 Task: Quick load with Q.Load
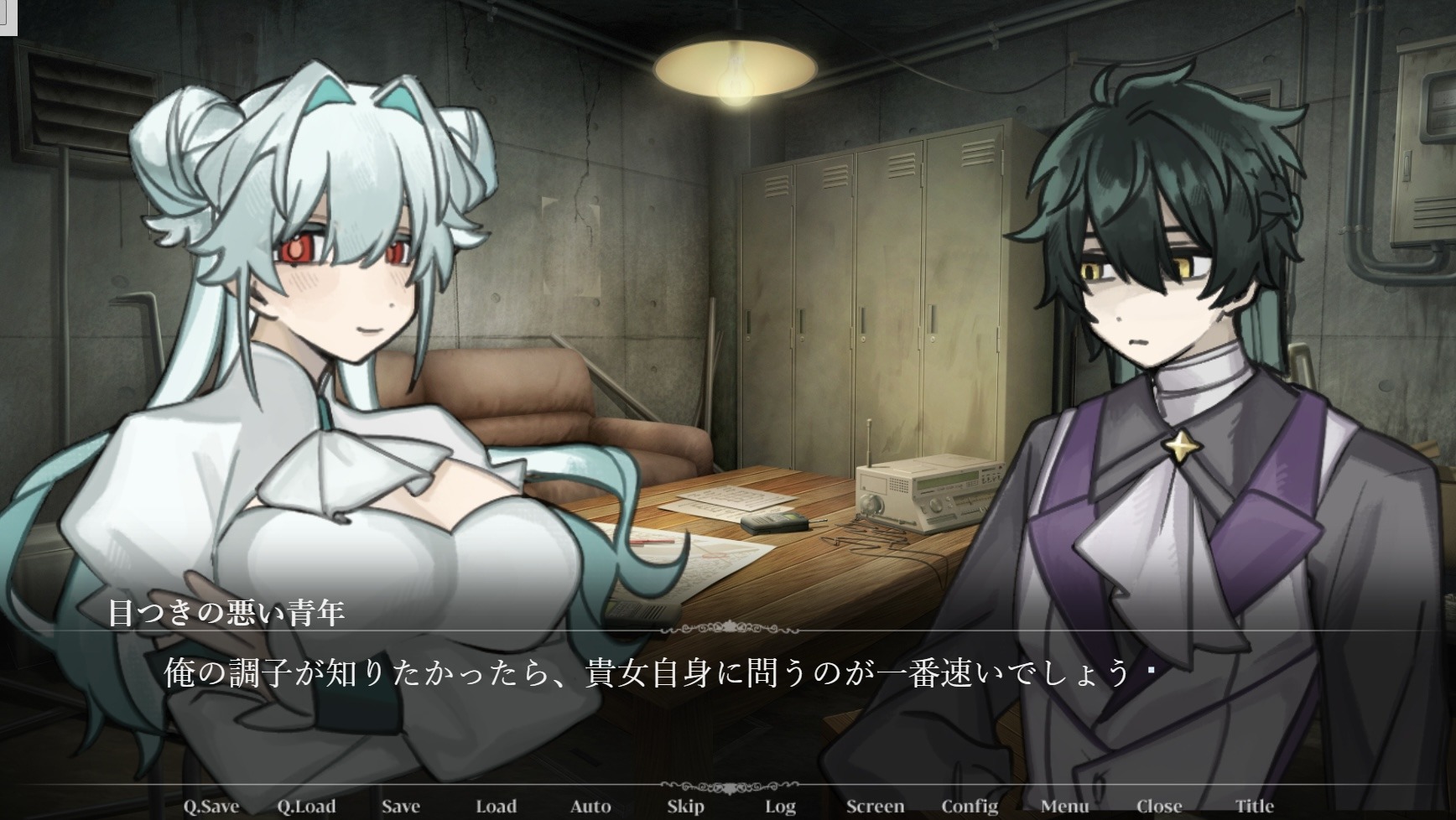306,807
